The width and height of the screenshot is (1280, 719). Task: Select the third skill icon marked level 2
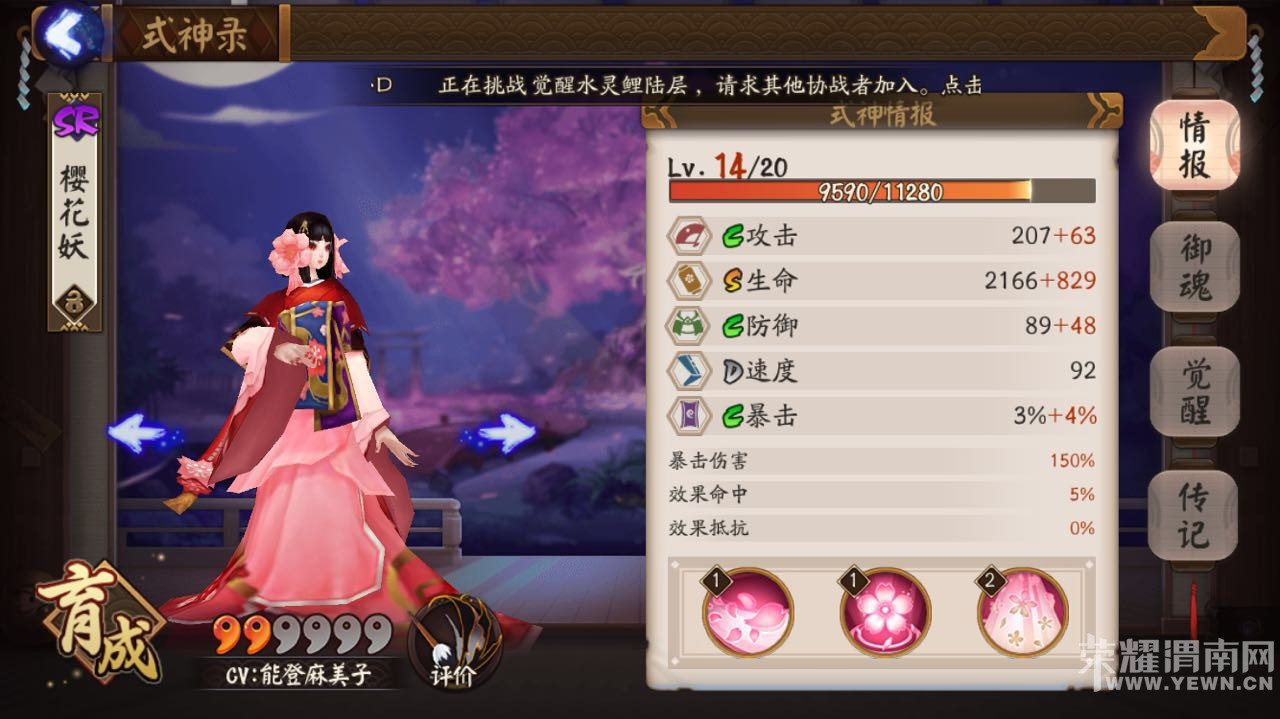(x=1022, y=612)
